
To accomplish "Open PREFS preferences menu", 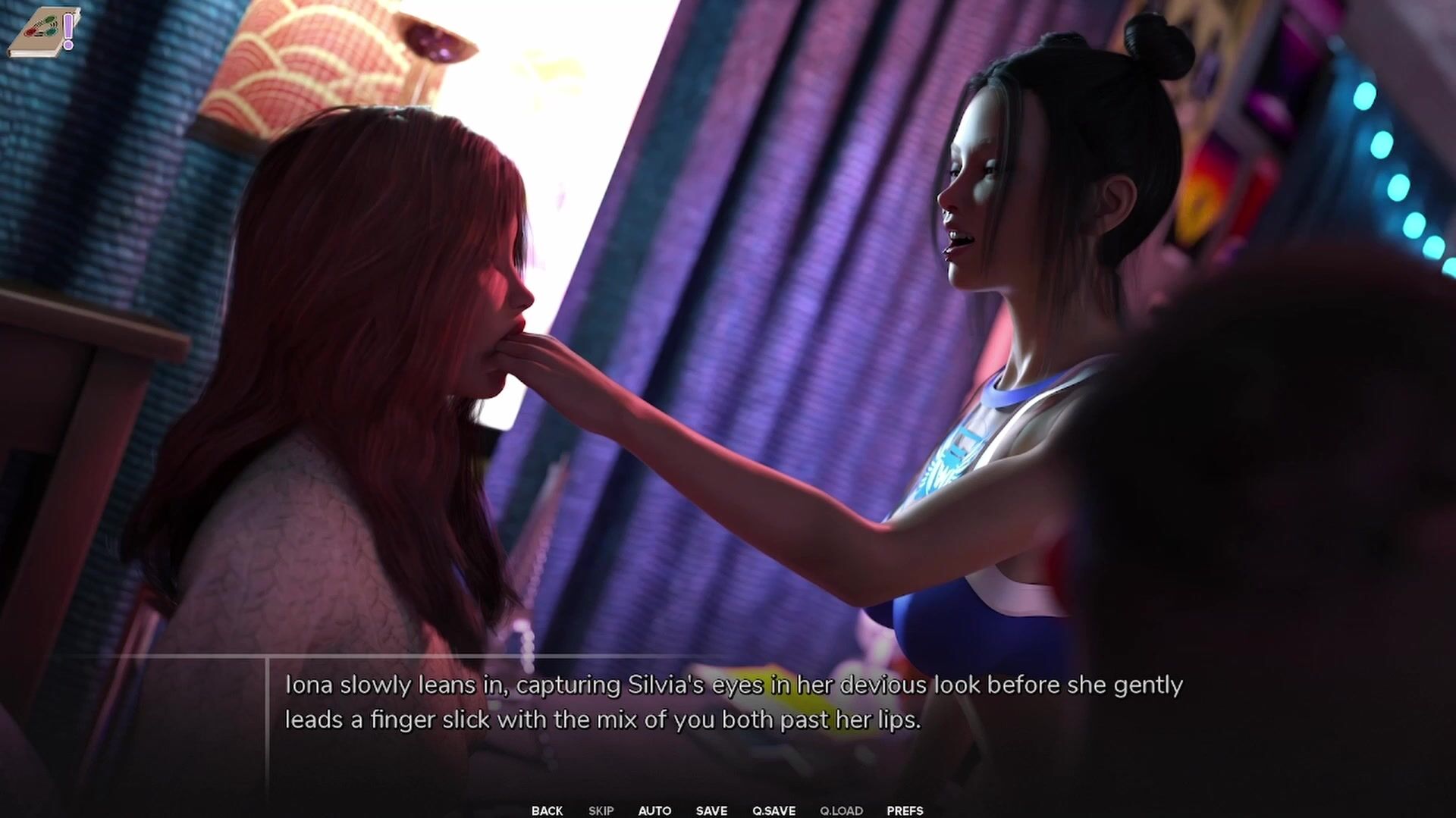I will click(x=905, y=810).
